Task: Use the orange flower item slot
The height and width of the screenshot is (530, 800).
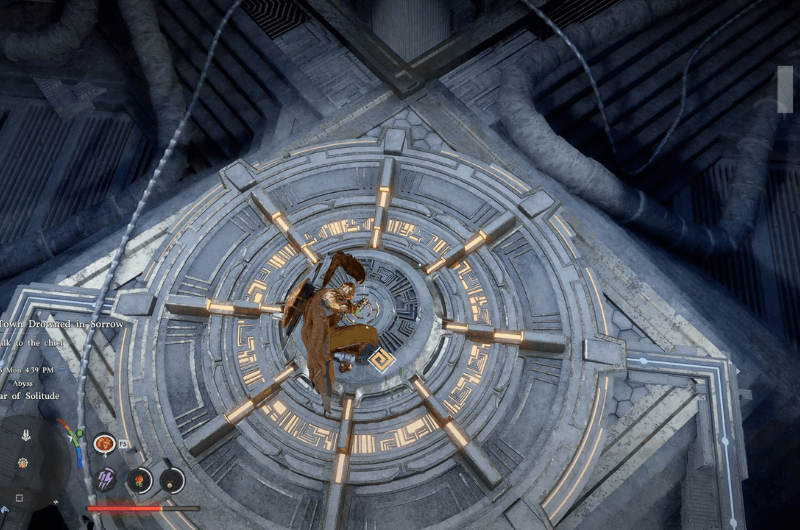Action: tap(140, 480)
